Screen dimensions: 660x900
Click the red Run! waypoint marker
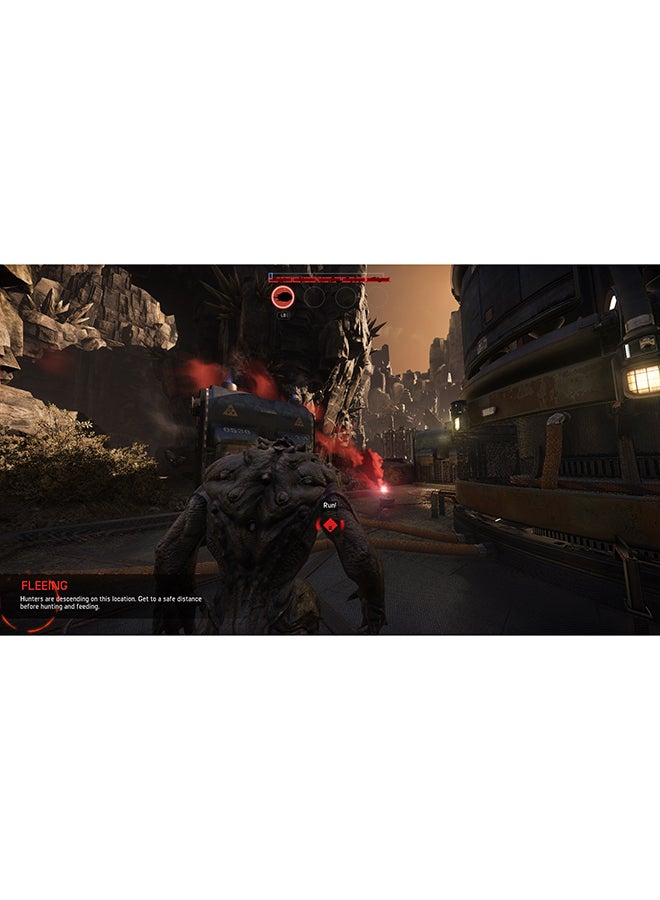(x=330, y=524)
